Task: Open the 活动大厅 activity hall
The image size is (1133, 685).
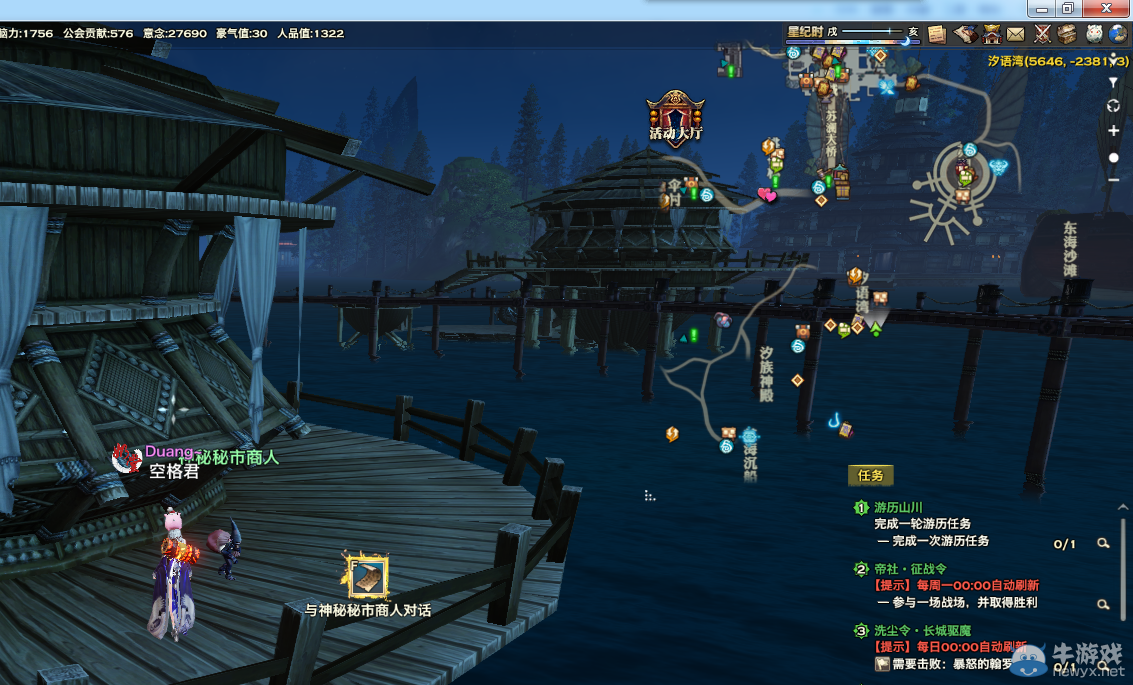Action: pos(676,115)
